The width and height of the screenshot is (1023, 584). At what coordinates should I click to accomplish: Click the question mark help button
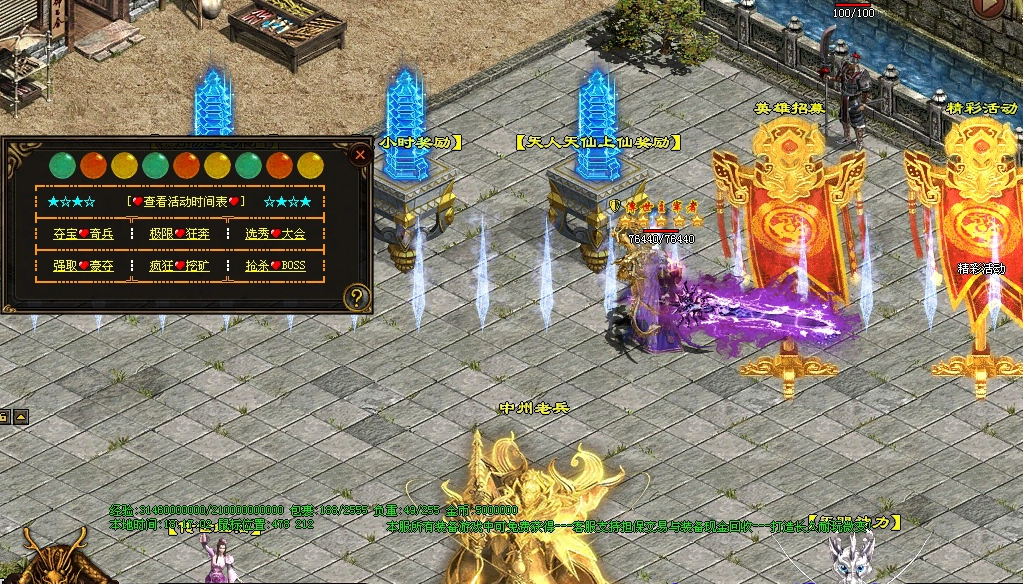click(x=356, y=297)
